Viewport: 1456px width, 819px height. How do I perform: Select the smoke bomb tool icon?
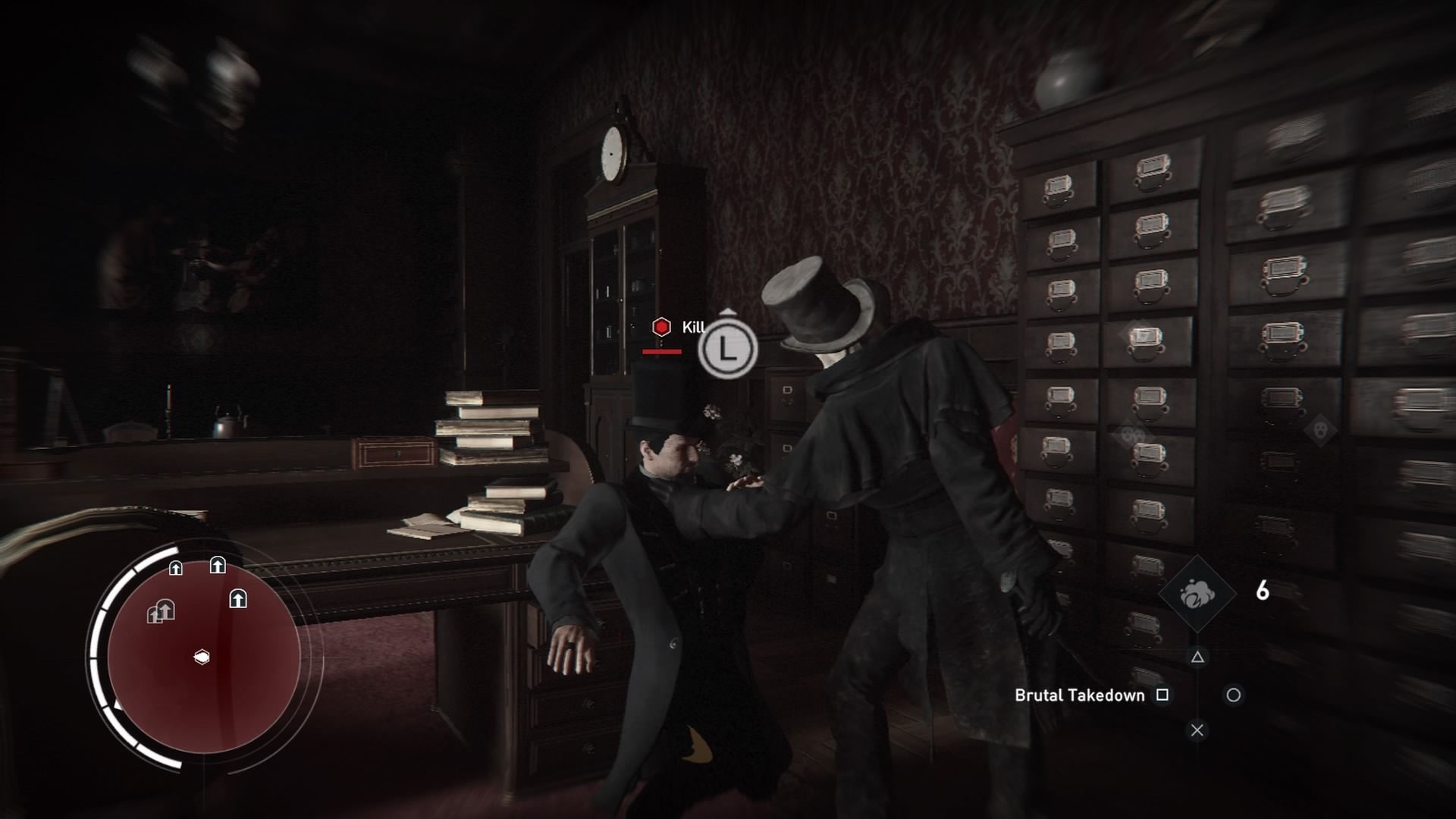tap(1197, 593)
